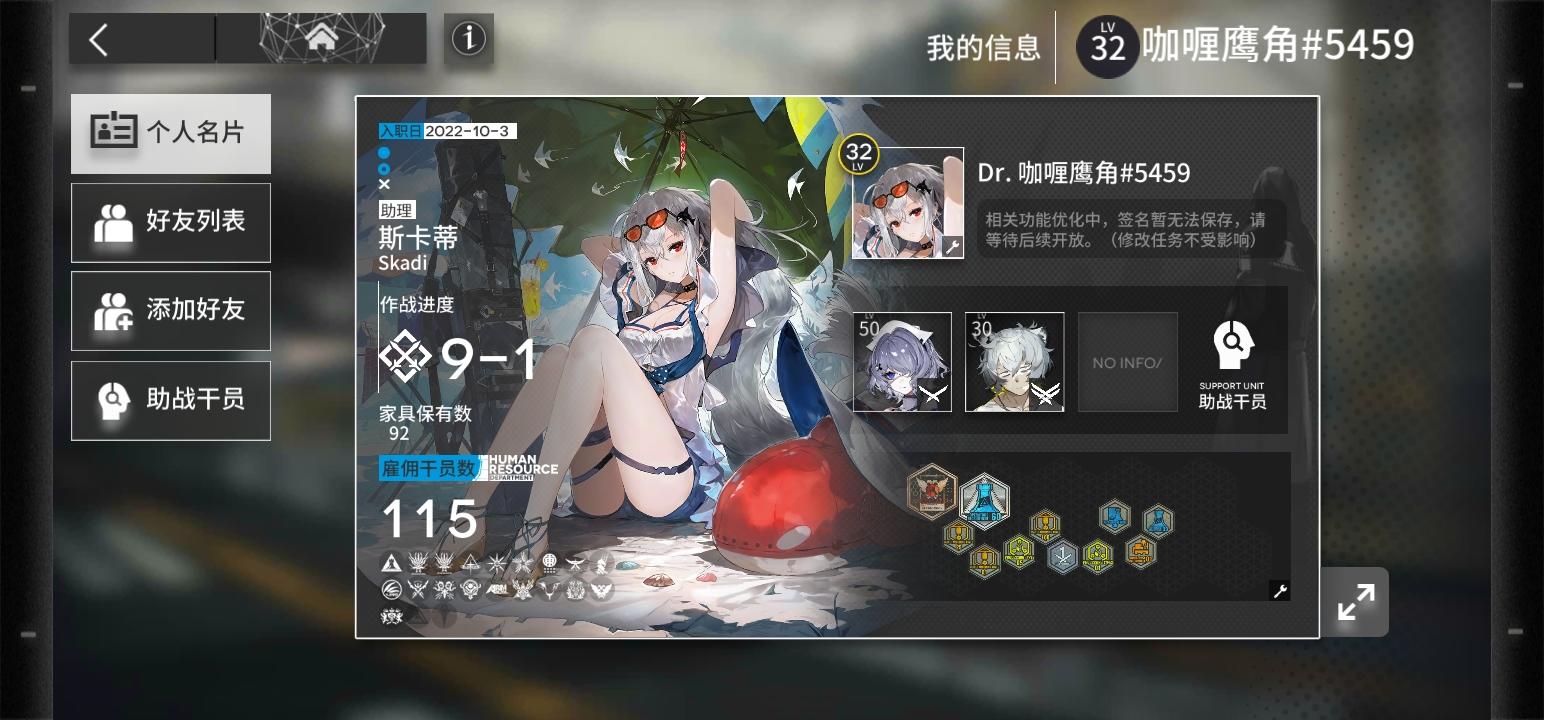1544x720 pixels.
Task: Select the 我的信息 header item
Action: point(981,47)
